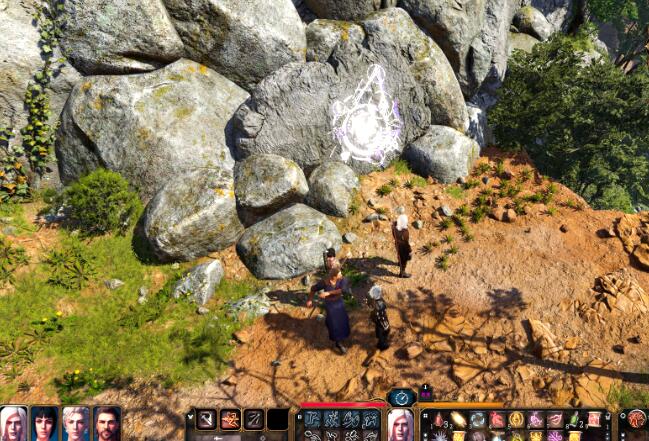
Task: Click the round turn-based mode clock button
Action: click(401, 397)
